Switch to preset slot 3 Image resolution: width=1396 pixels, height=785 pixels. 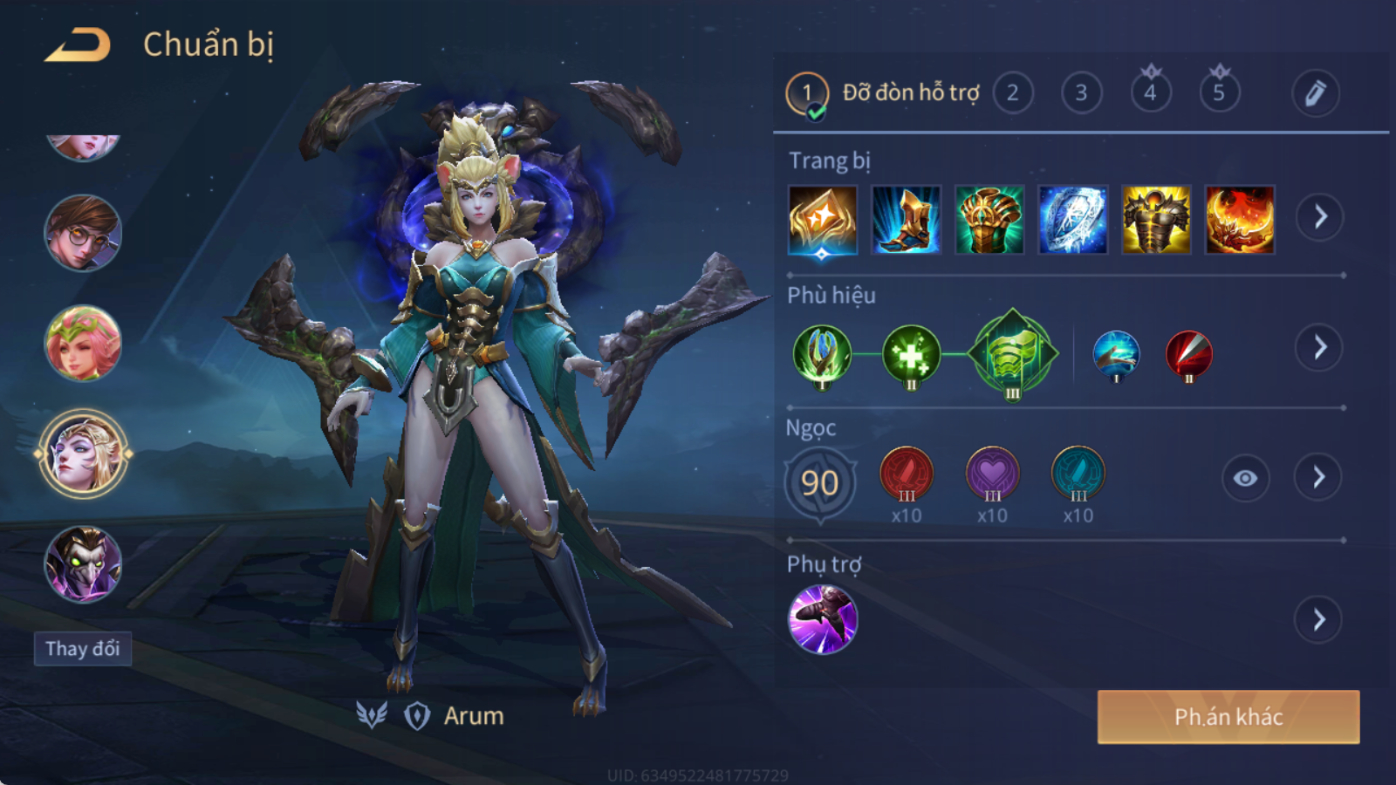(1081, 93)
